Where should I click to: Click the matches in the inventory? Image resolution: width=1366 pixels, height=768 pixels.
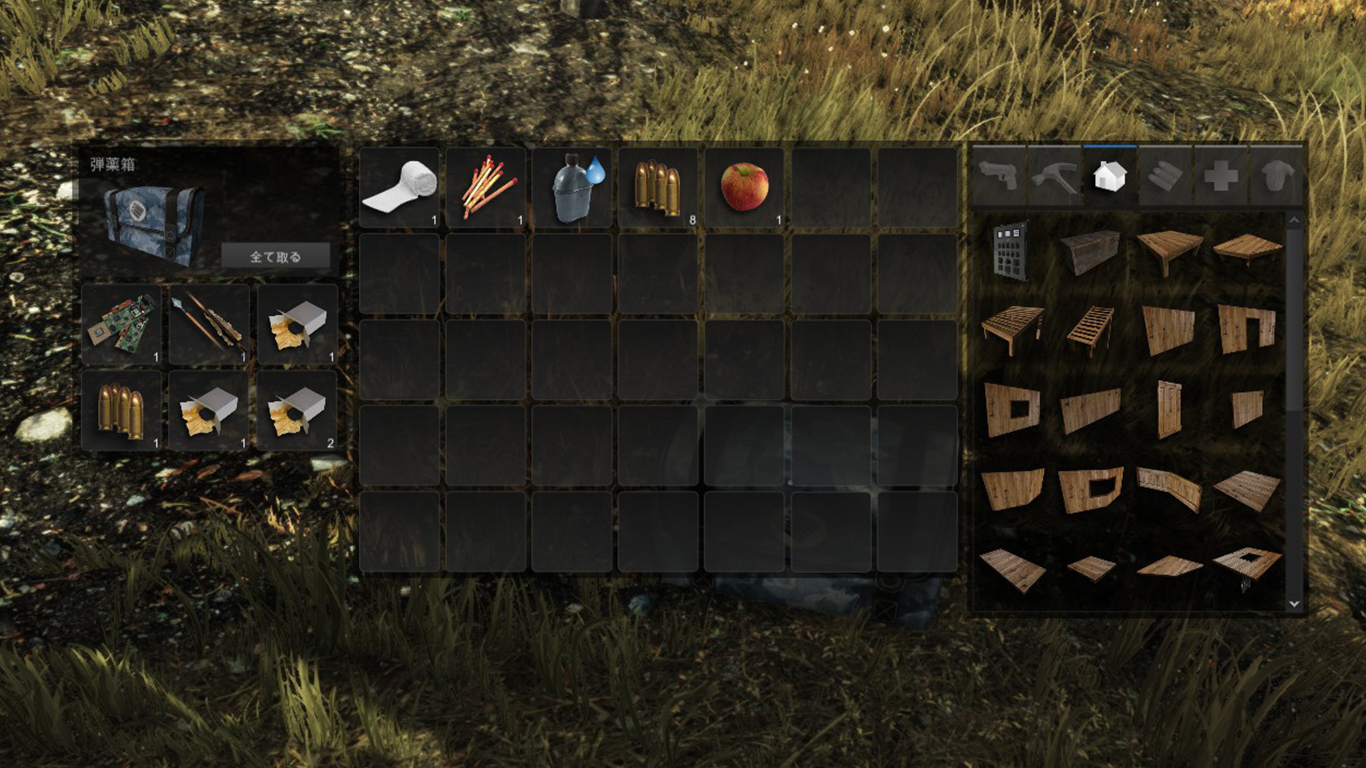(x=486, y=188)
